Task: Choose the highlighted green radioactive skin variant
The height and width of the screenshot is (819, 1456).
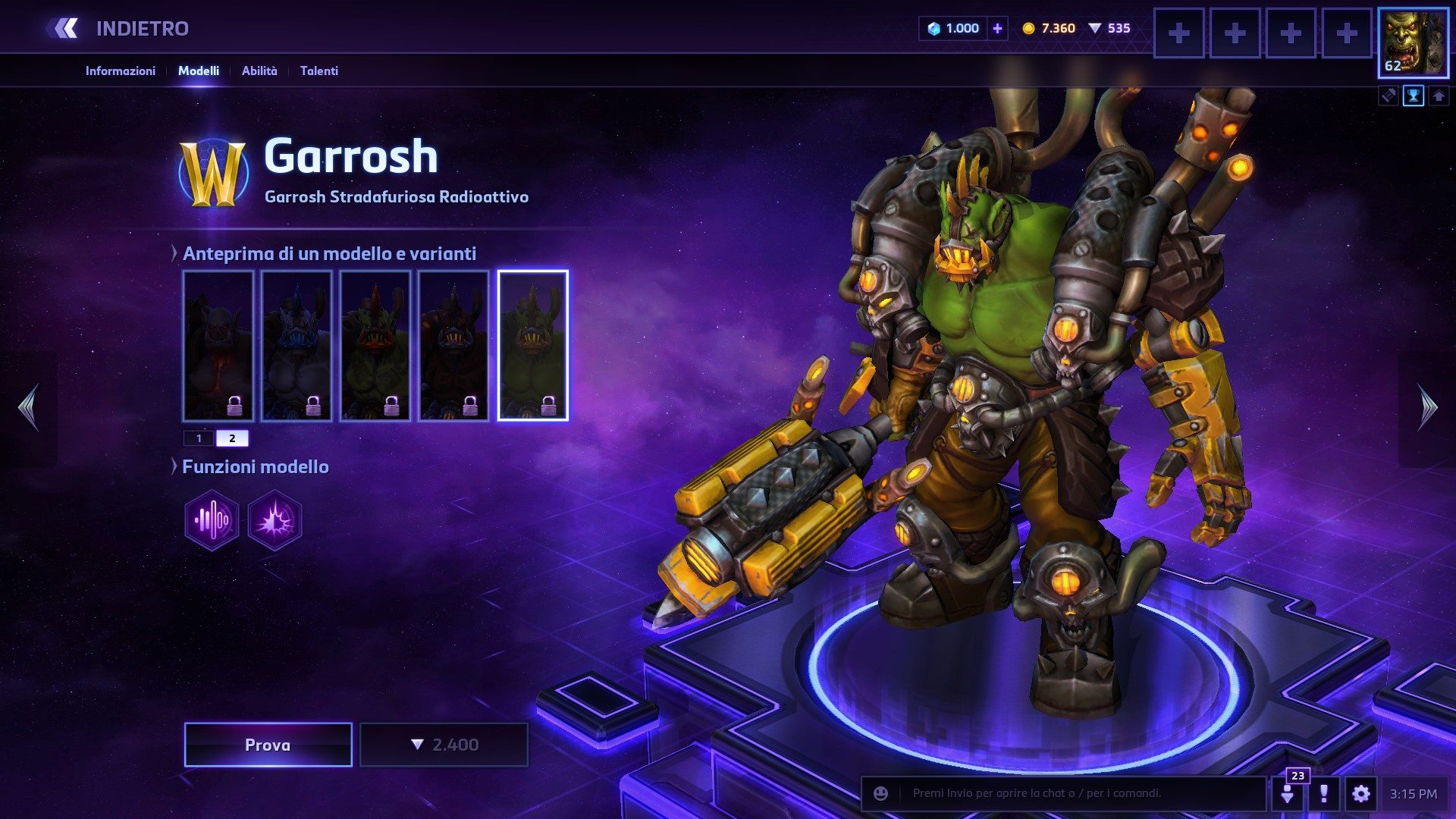Action: (x=532, y=345)
